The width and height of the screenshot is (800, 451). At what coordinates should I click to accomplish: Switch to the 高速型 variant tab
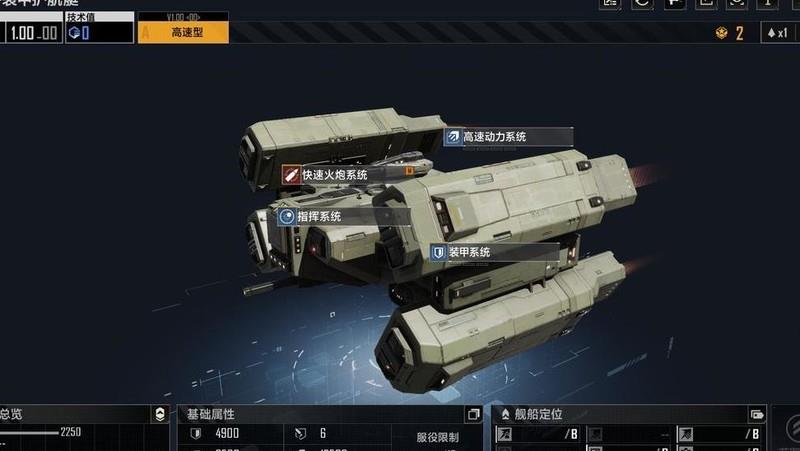tap(183, 32)
